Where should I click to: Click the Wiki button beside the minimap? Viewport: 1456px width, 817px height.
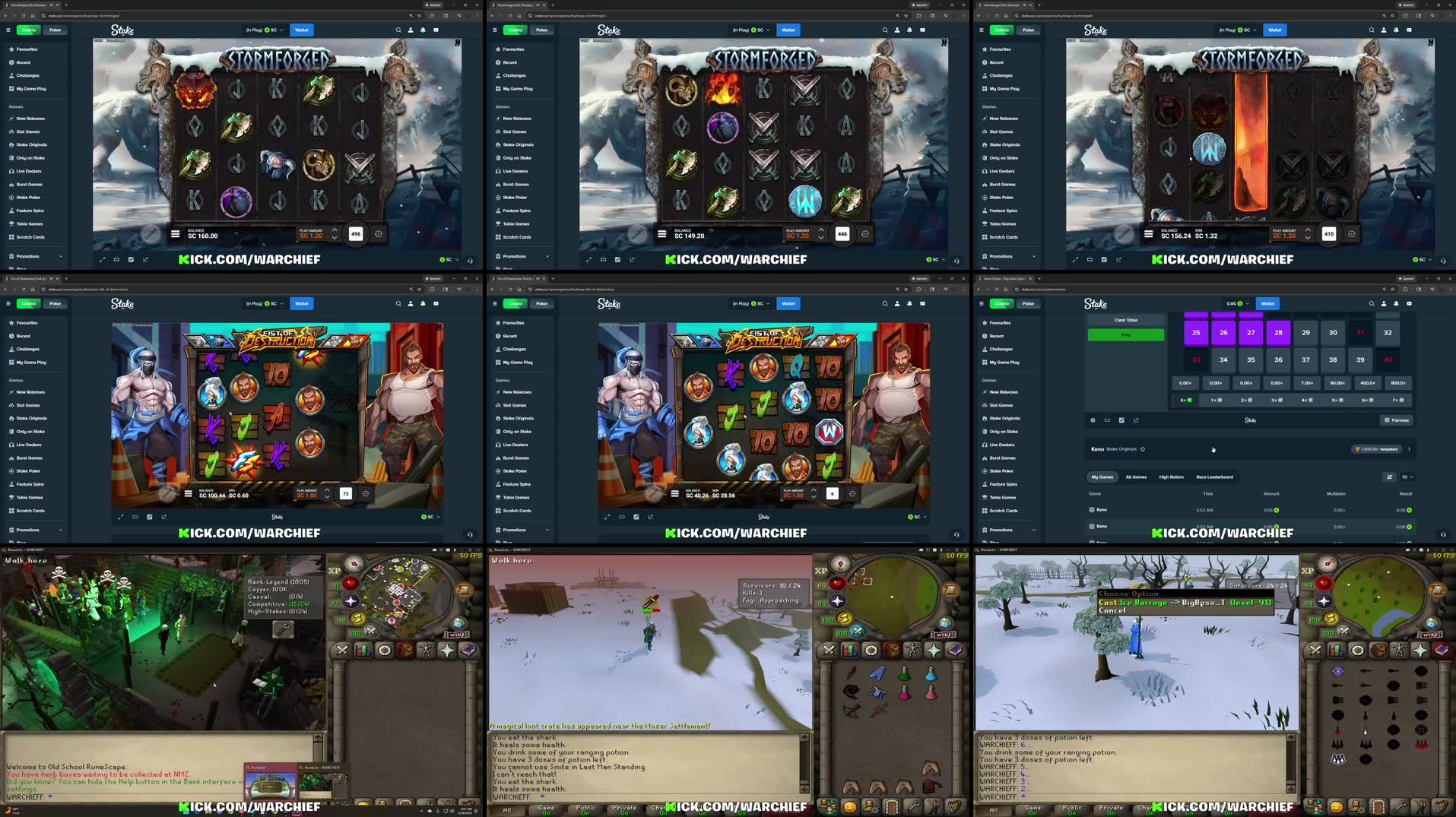point(1432,632)
